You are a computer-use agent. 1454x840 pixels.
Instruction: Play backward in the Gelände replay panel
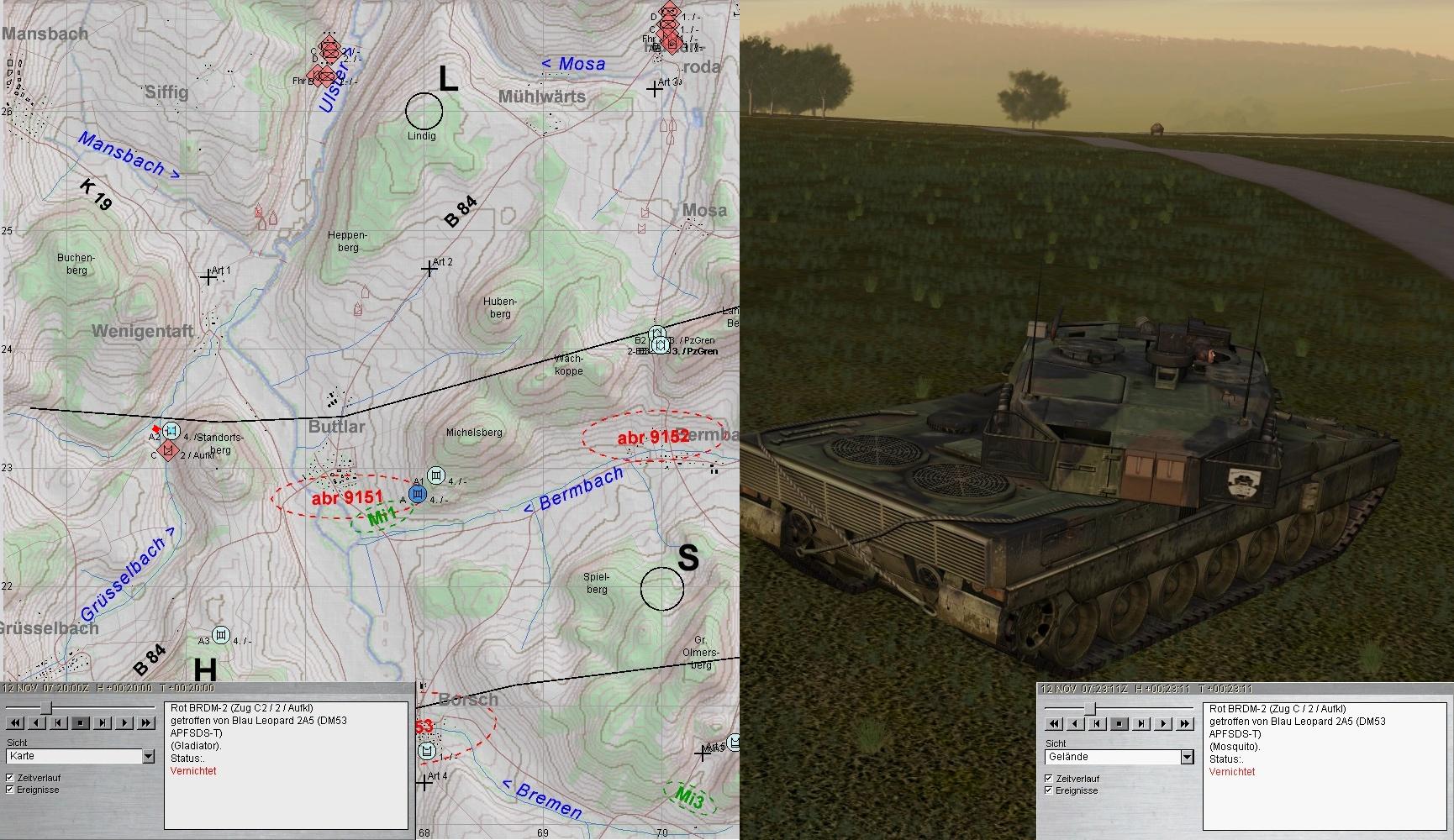pos(1075,723)
